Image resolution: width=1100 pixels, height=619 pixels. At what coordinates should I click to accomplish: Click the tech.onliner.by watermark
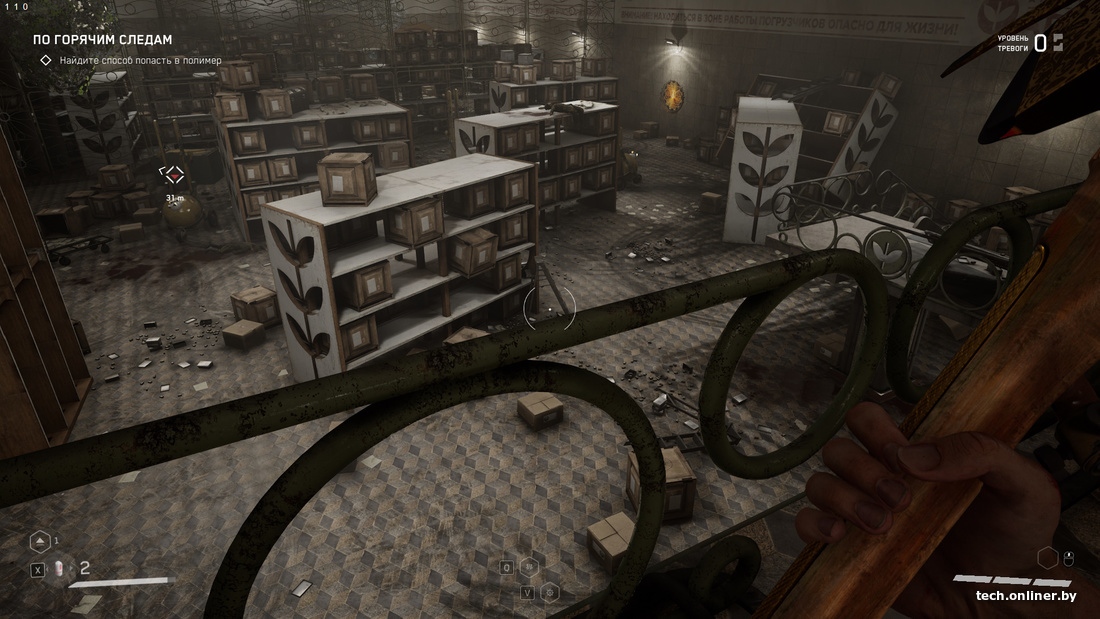click(1026, 596)
